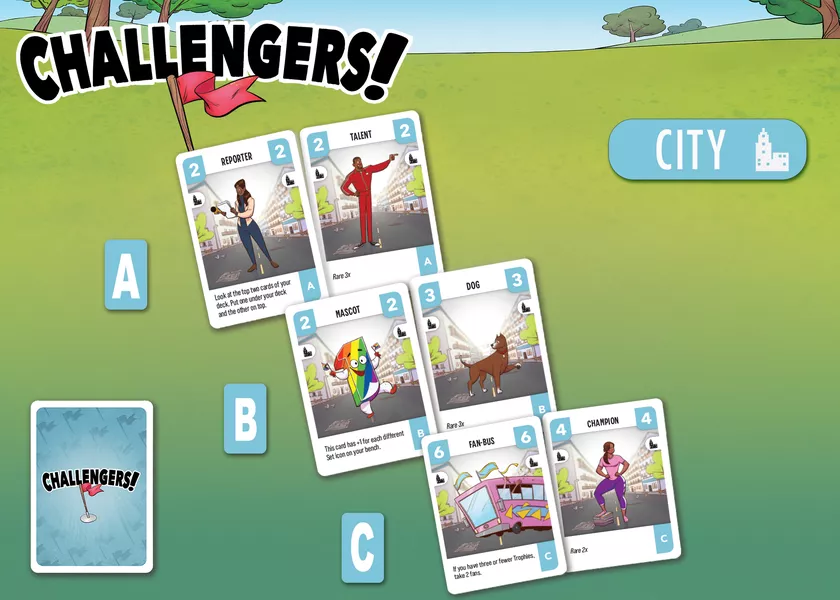
Task: Pick the Talent card
Action: [371, 200]
